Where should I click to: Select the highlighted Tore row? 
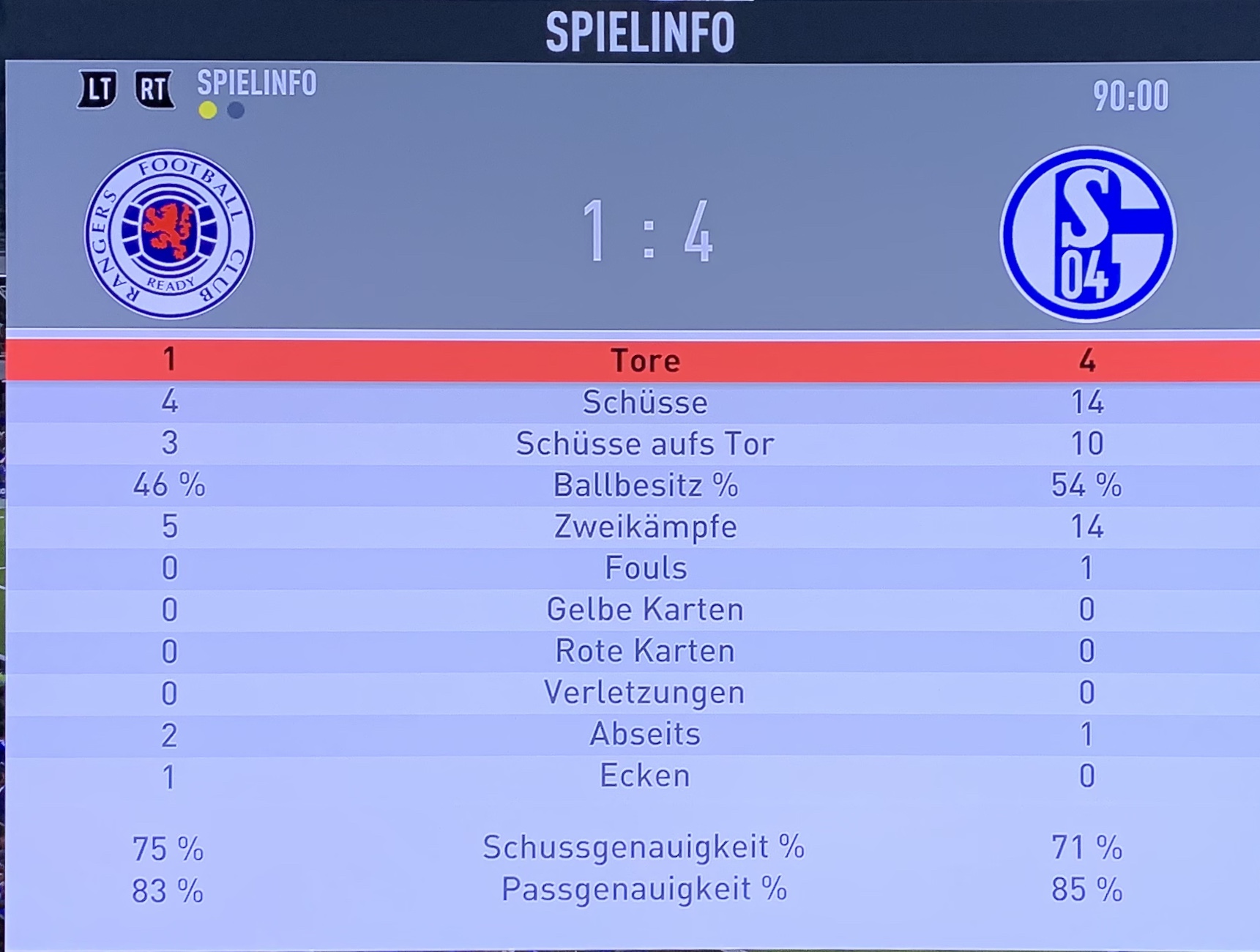pos(644,360)
